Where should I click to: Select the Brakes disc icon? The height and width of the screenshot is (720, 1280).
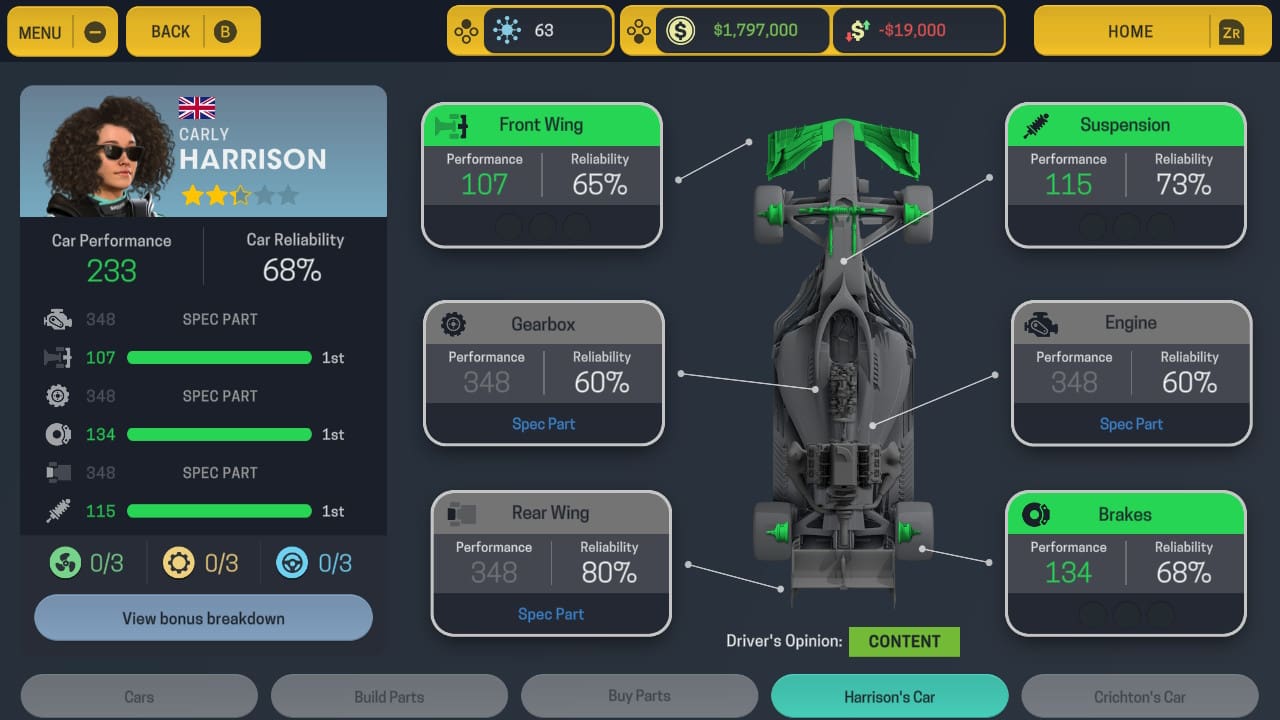(1037, 513)
